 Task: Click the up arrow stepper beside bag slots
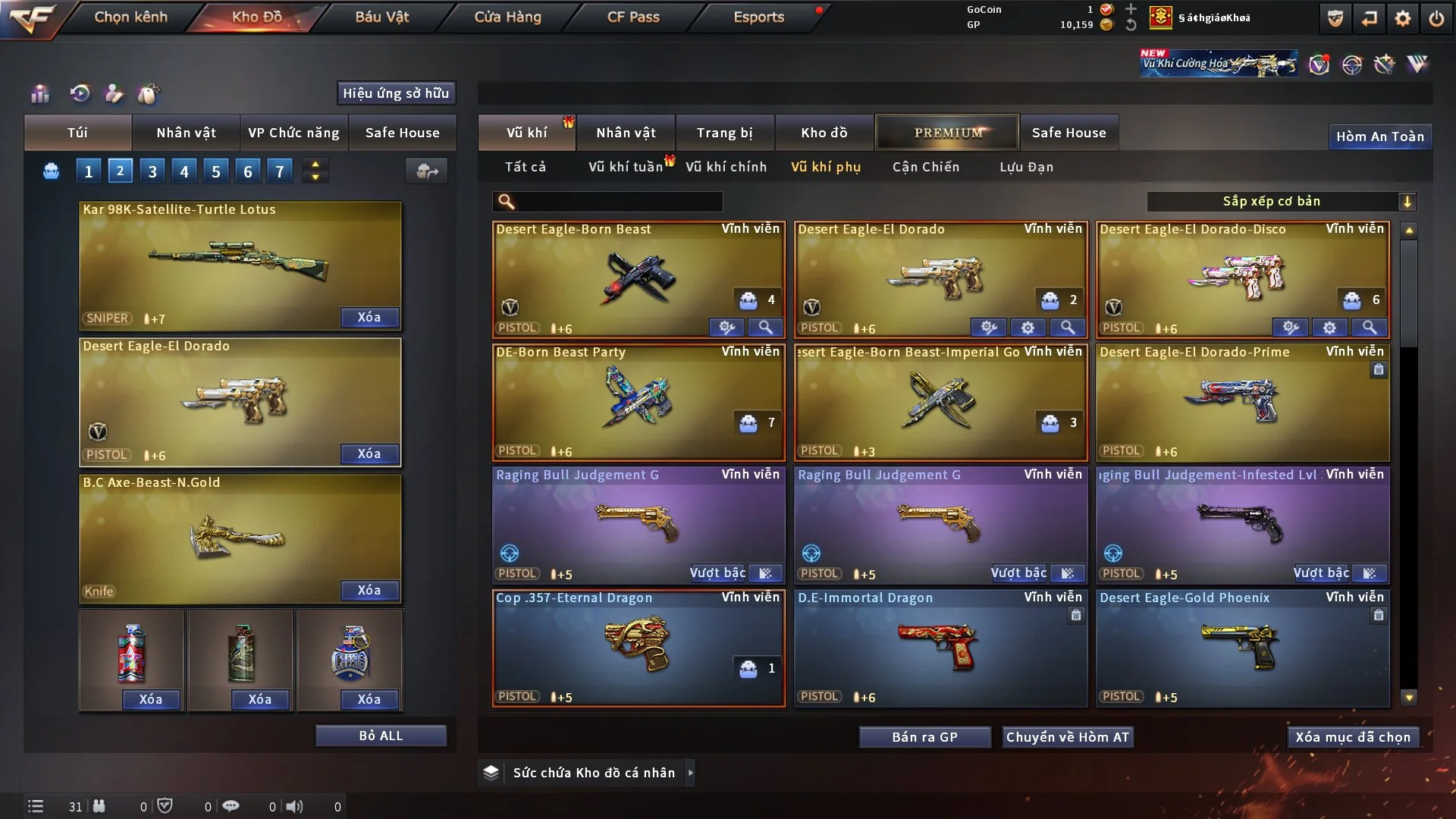click(x=315, y=165)
